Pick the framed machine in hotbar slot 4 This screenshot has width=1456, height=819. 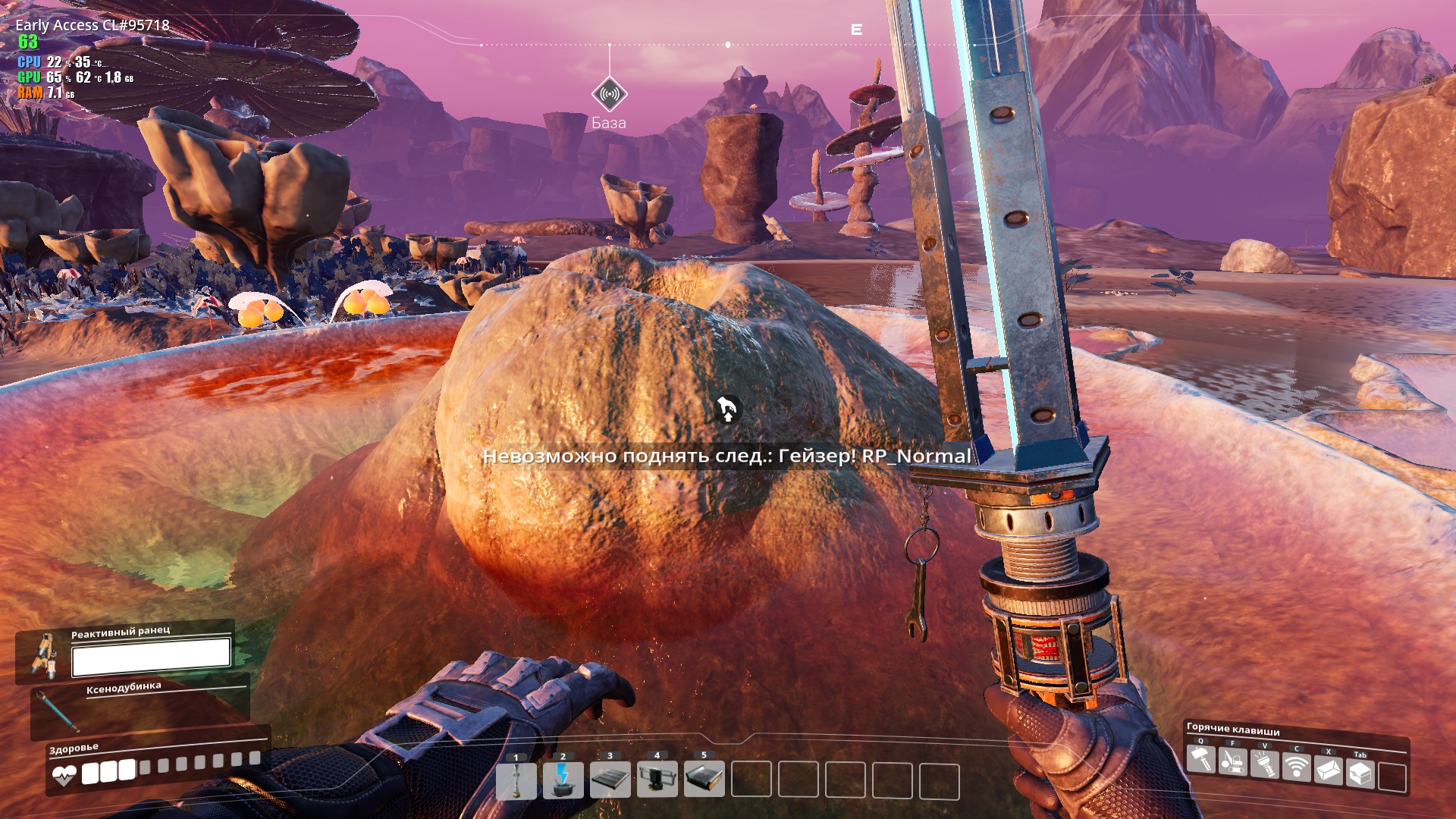click(657, 780)
